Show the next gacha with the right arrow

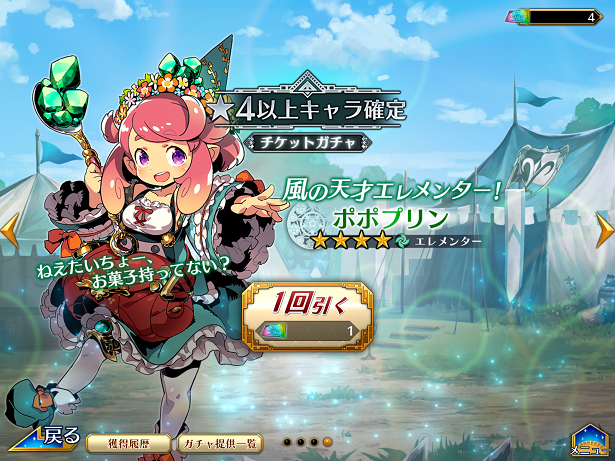[604, 229]
